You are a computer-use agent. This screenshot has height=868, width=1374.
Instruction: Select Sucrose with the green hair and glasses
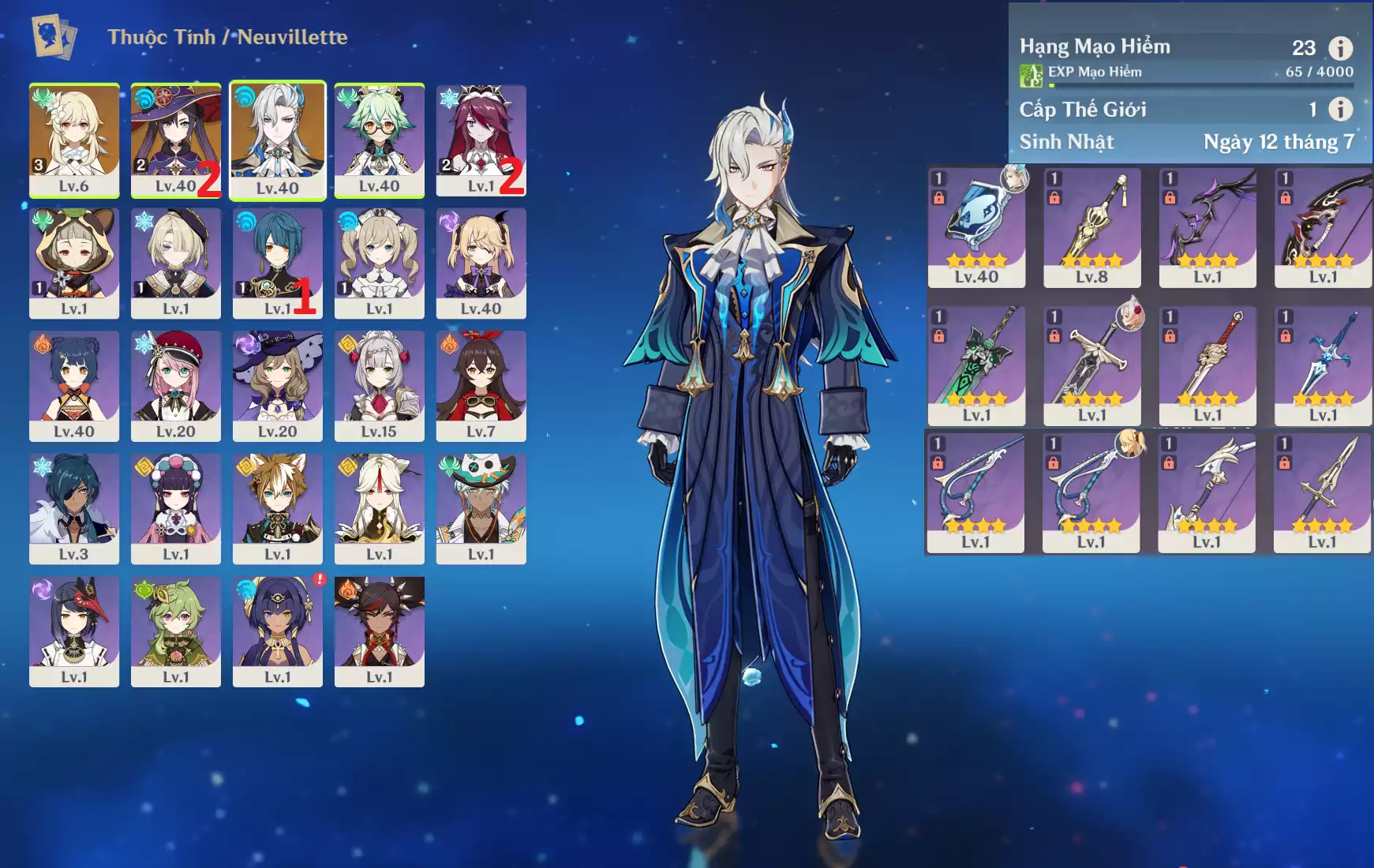[x=379, y=139]
